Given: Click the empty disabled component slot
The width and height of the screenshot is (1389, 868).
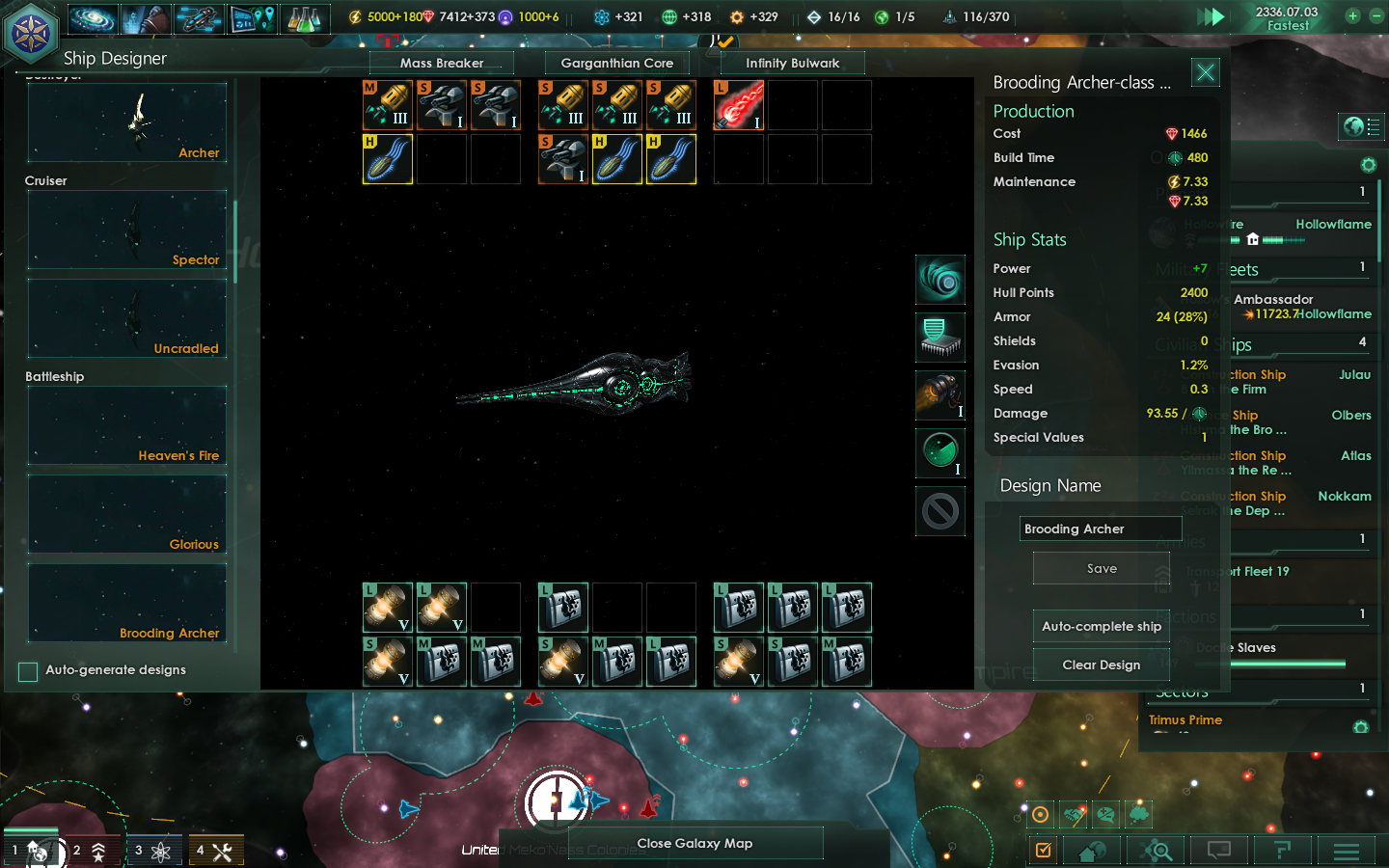Looking at the screenshot, I should tap(940, 511).
